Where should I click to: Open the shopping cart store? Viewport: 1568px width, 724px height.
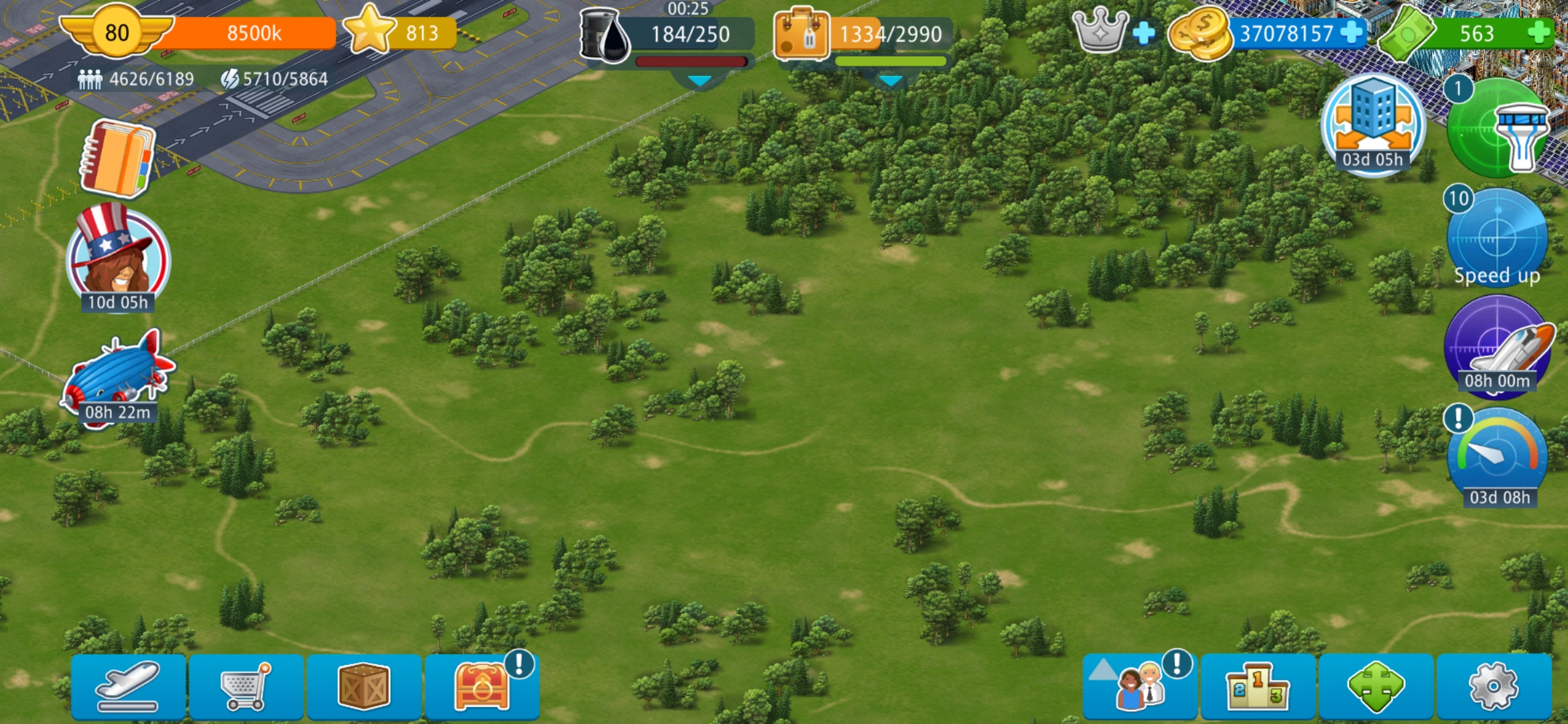coord(246,686)
